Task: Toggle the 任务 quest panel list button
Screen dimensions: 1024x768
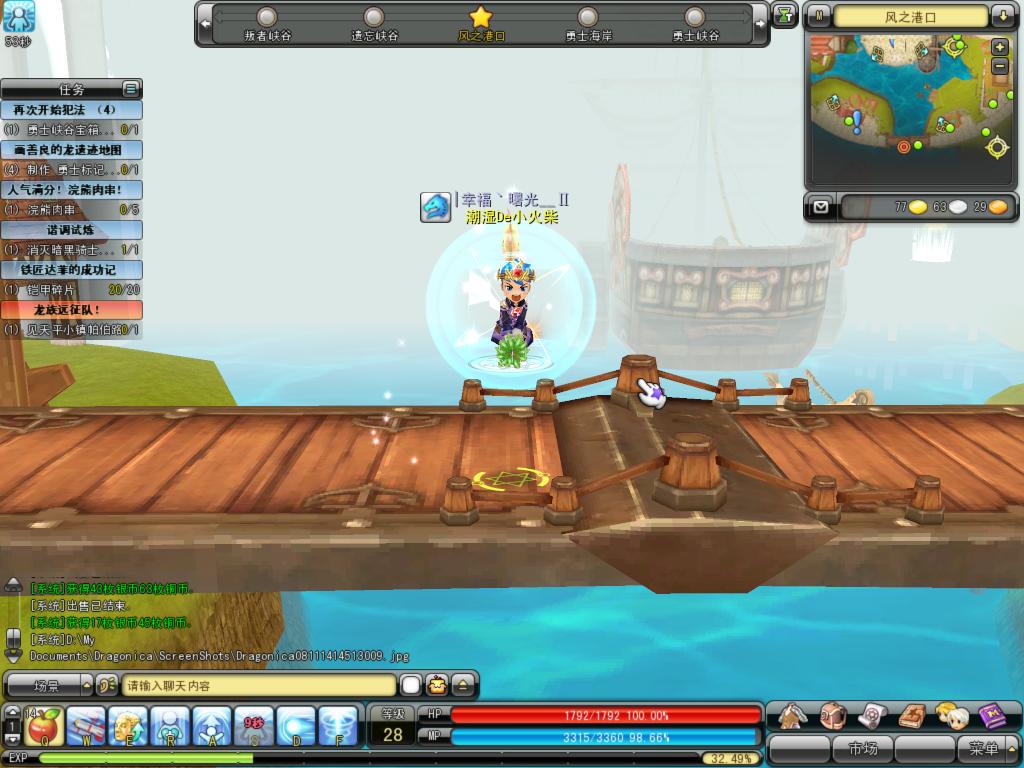Action: (x=130, y=89)
